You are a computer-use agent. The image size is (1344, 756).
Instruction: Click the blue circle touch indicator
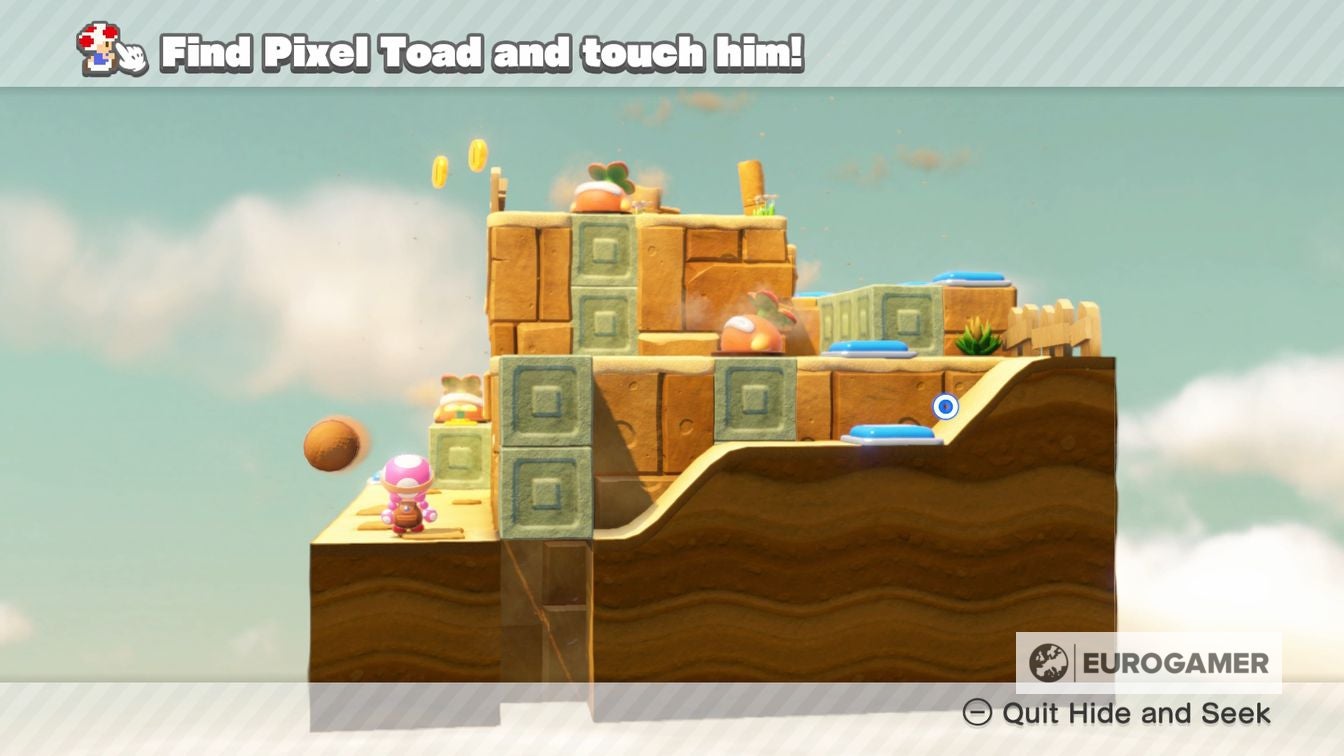[944, 404]
